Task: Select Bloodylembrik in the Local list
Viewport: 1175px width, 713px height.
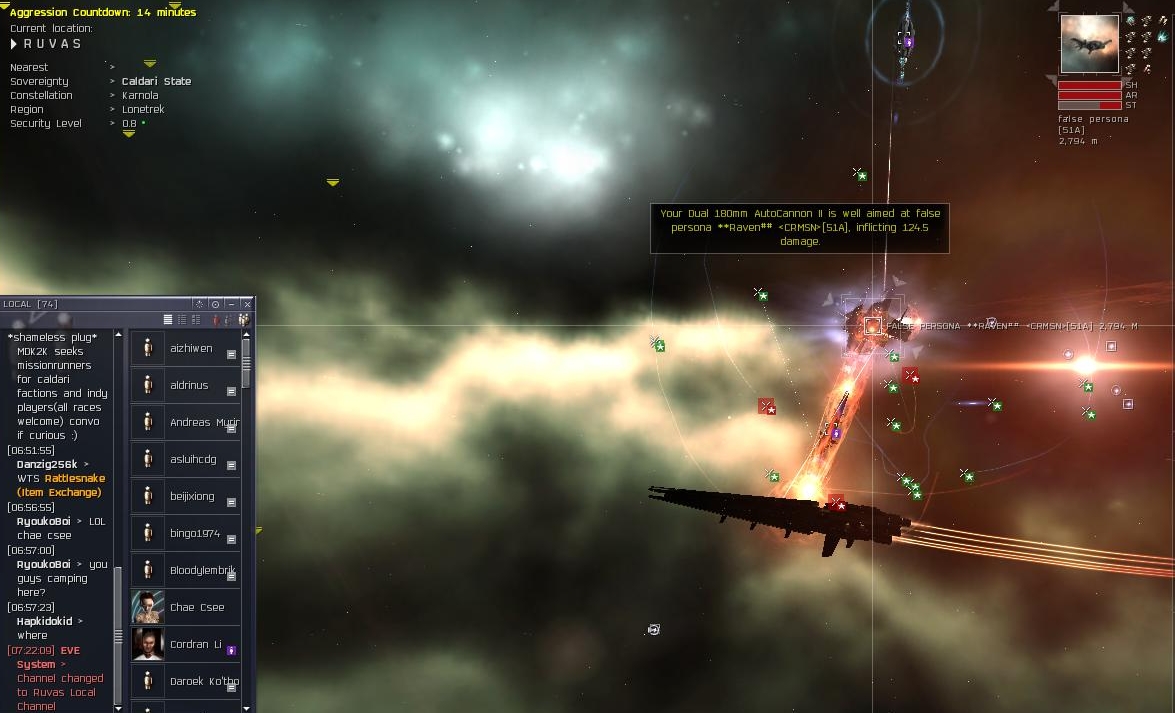Action: click(202, 570)
